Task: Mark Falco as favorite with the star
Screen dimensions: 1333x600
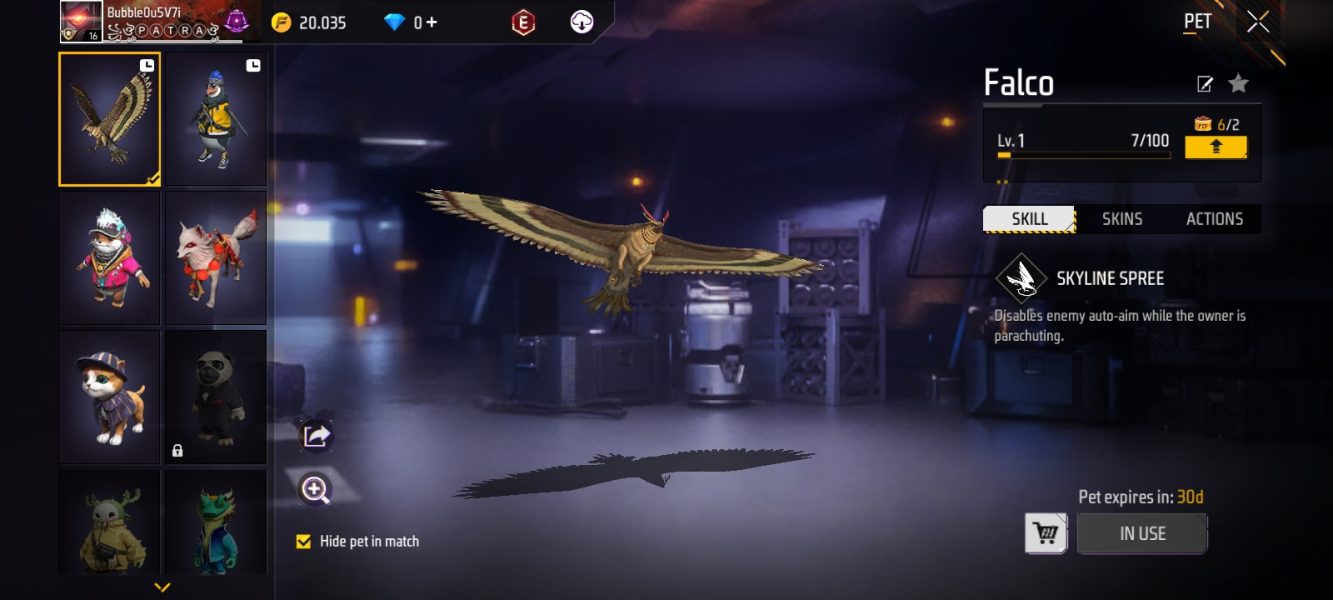Action: tap(1239, 84)
